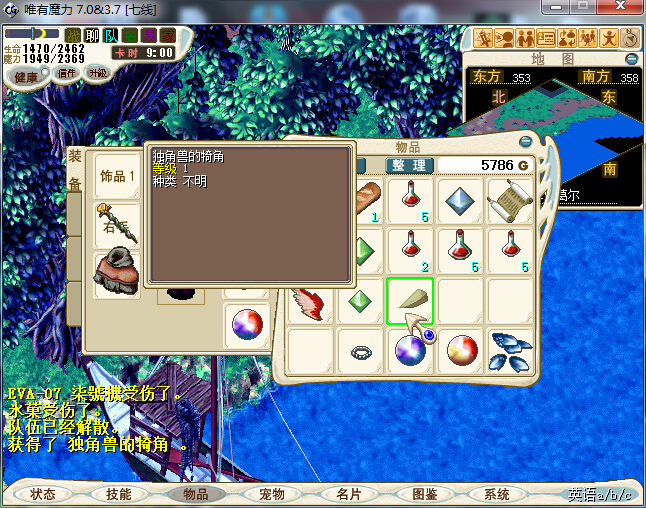This screenshot has height=508, width=646.
Task: Pick the blue diamond crystal item
Action: click(460, 201)
